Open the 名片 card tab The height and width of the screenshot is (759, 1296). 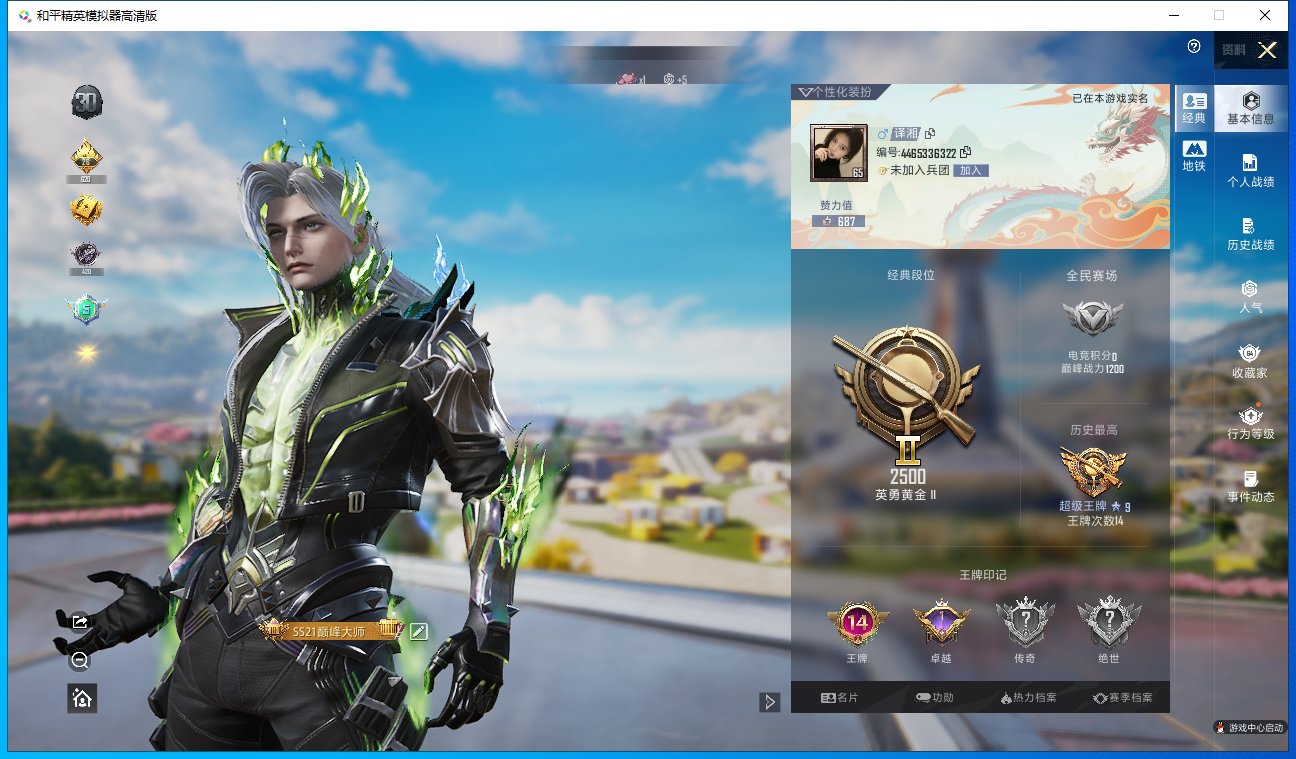point(839,698)
